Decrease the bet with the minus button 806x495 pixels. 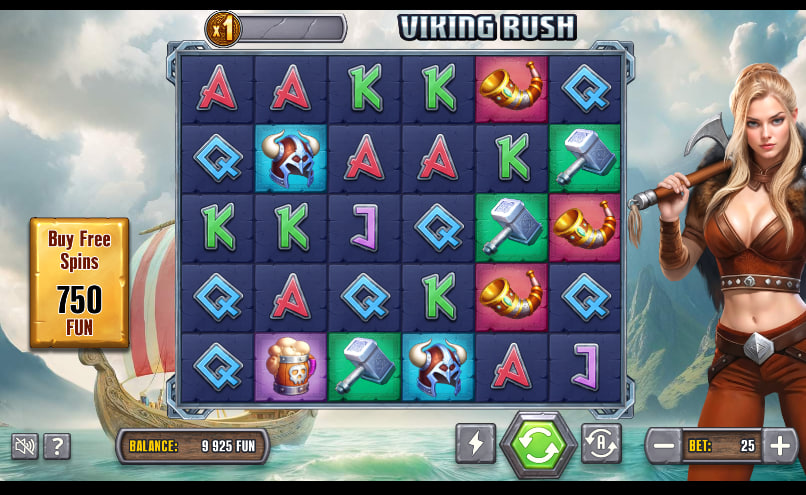click(x=663, y=446)
